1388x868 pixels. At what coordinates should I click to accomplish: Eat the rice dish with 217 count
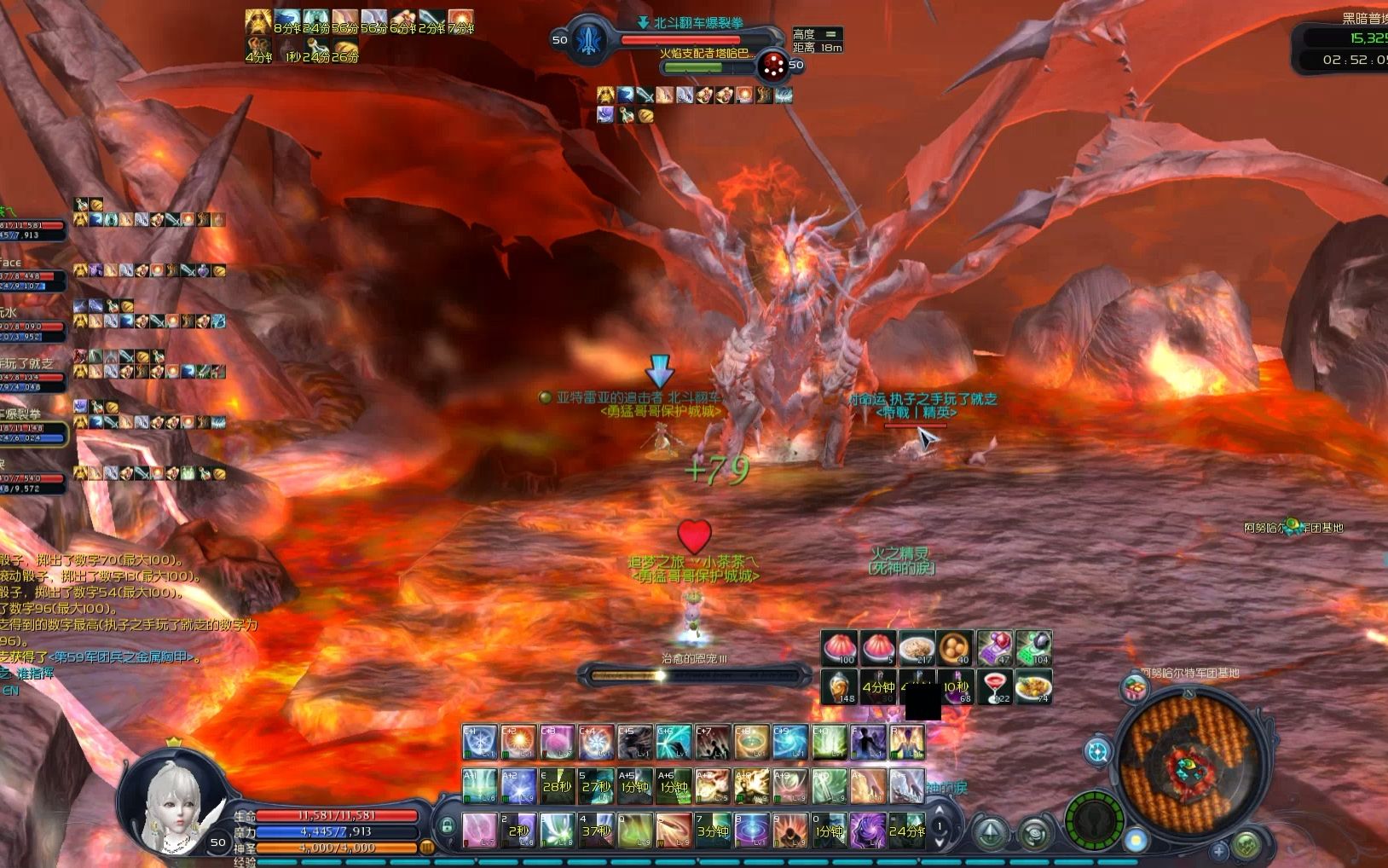[x=917, y=649]
